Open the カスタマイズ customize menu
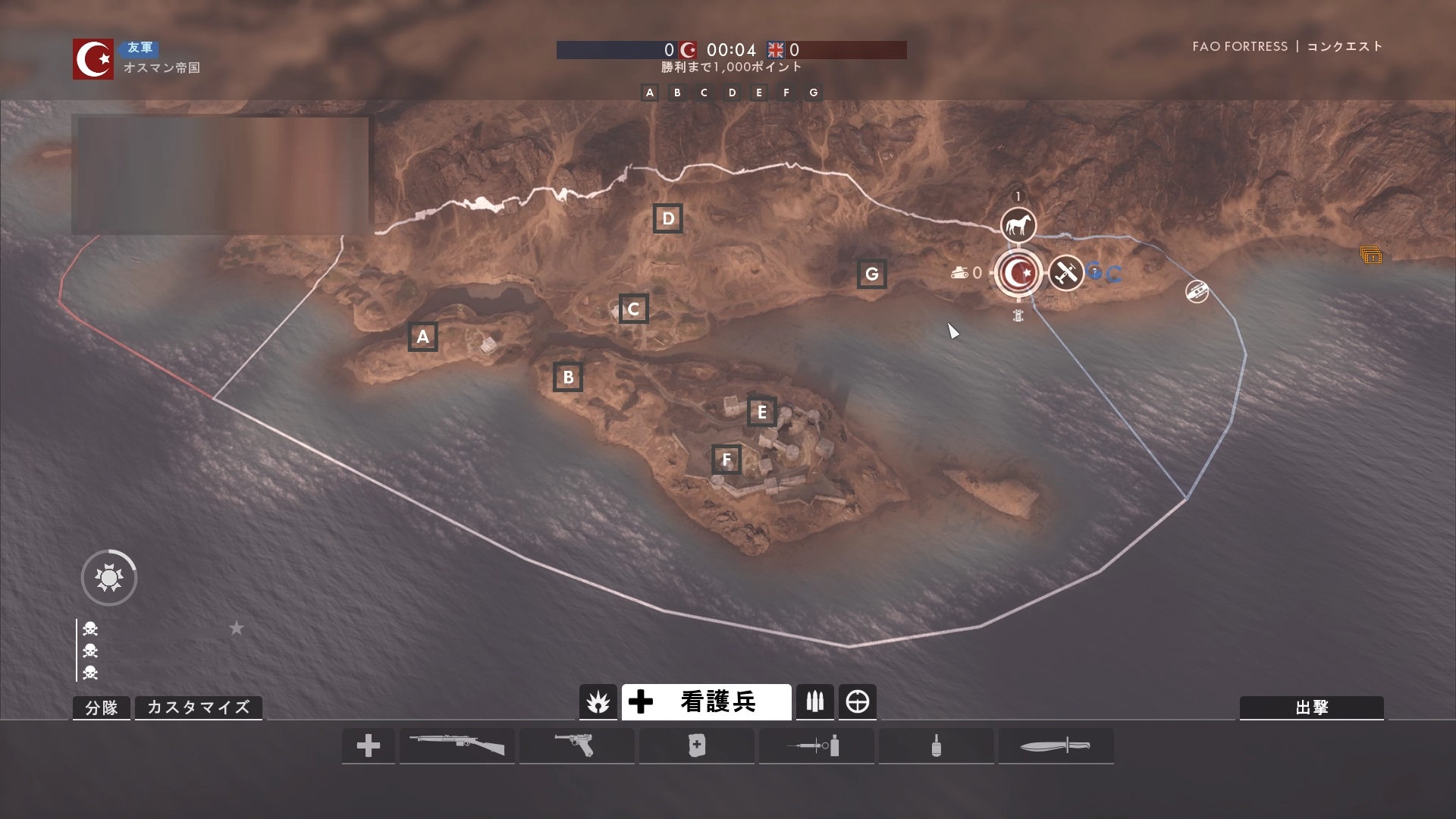The image size is (1456, 819). point(198,707)
